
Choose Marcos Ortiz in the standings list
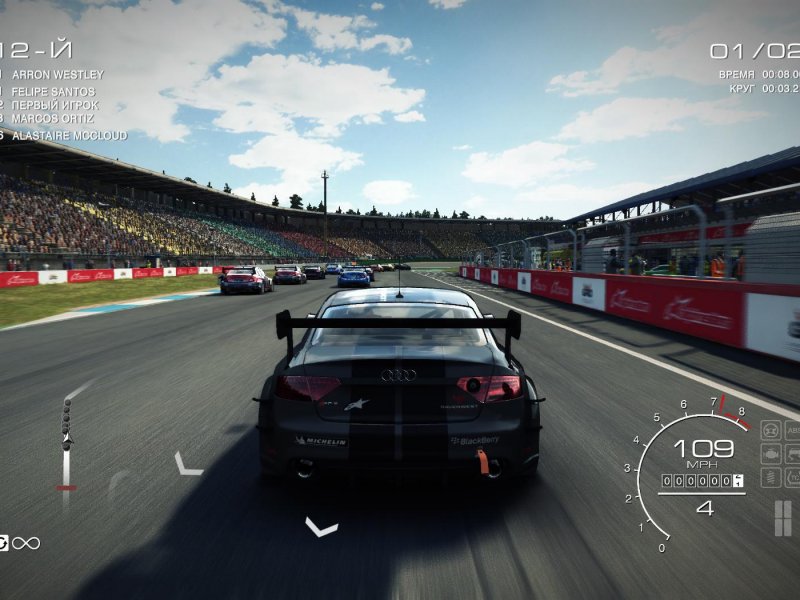[x=55, y=120]
